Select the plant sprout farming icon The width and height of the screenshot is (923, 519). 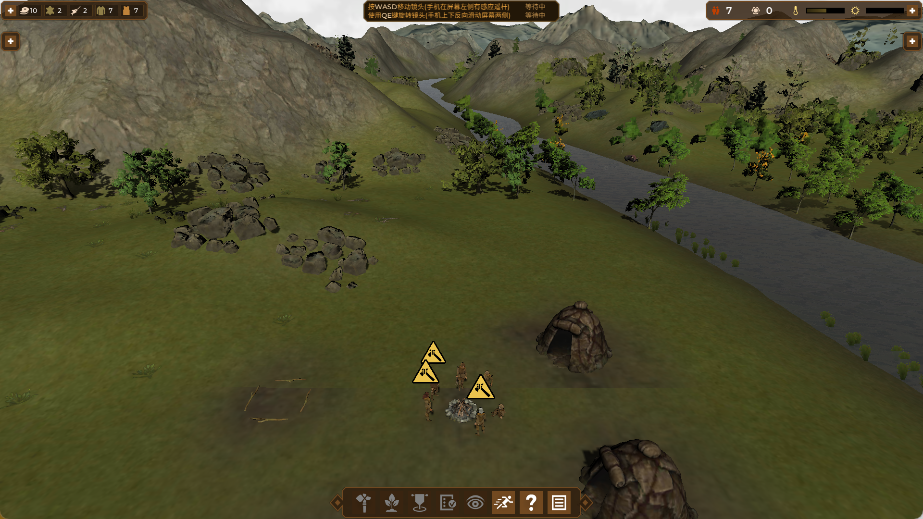click(x=392, y=502)
